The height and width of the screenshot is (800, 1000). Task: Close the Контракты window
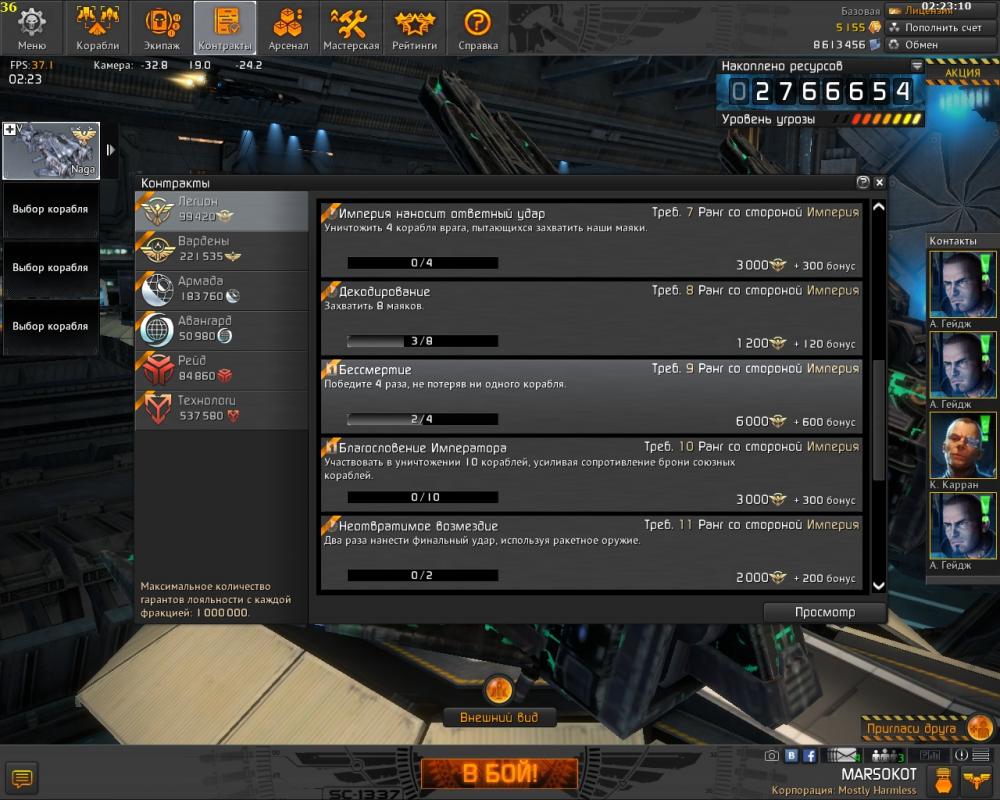pos(879,183)
